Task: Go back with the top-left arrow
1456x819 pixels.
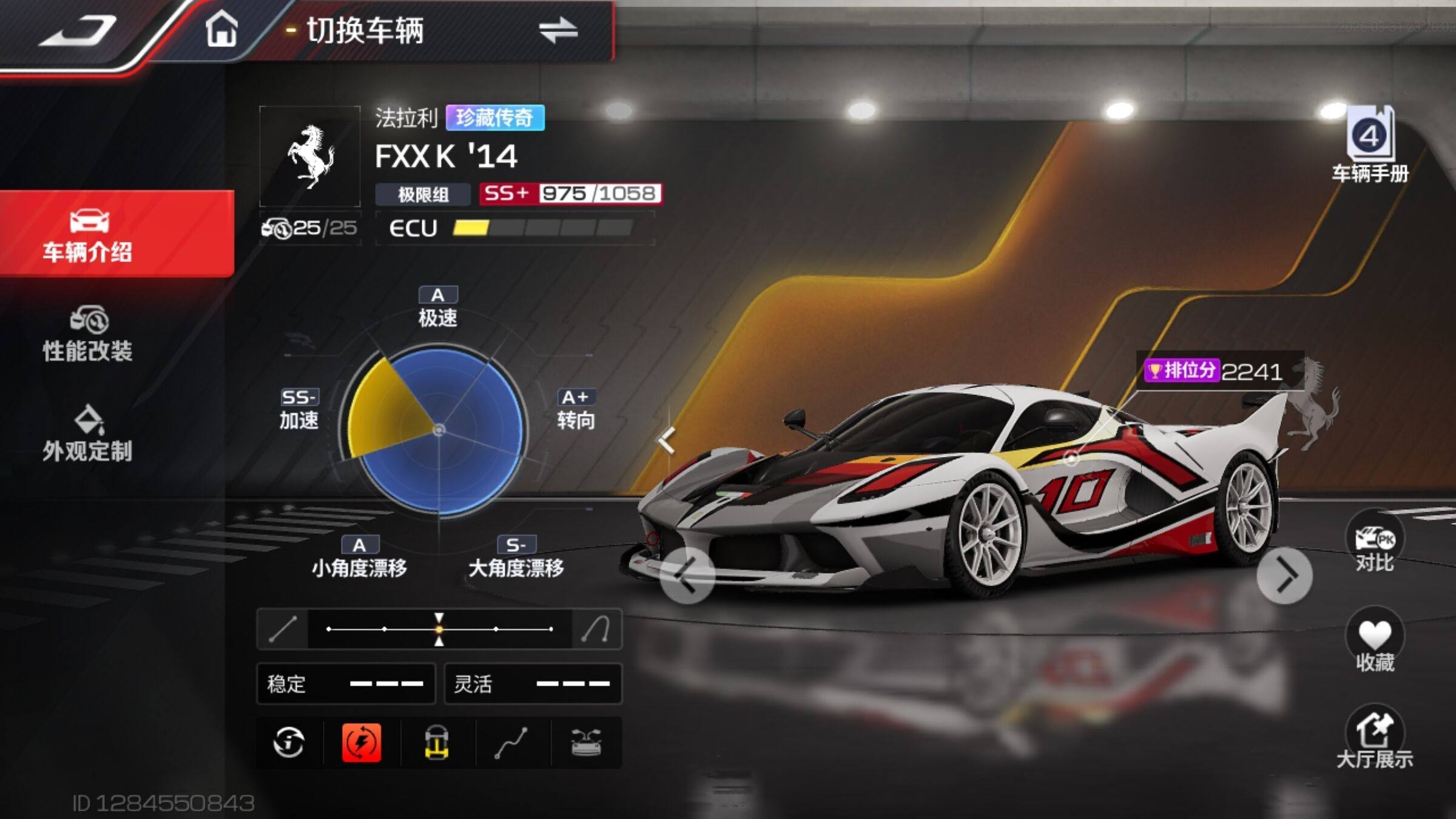Action: click(x=78, y=30)
